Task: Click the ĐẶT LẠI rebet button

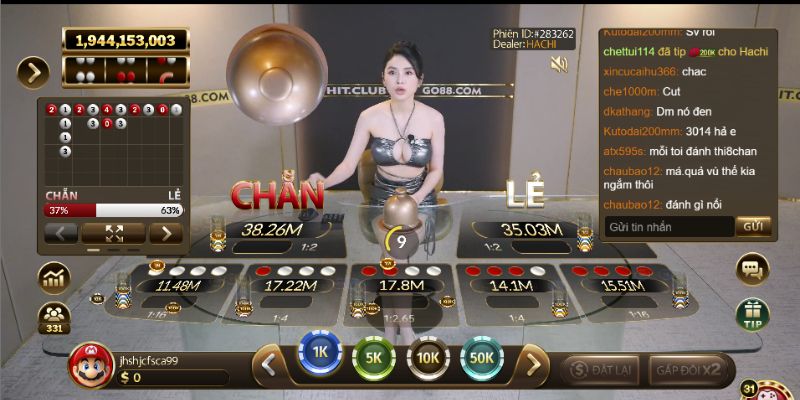Action: click(x=599, y=369)
